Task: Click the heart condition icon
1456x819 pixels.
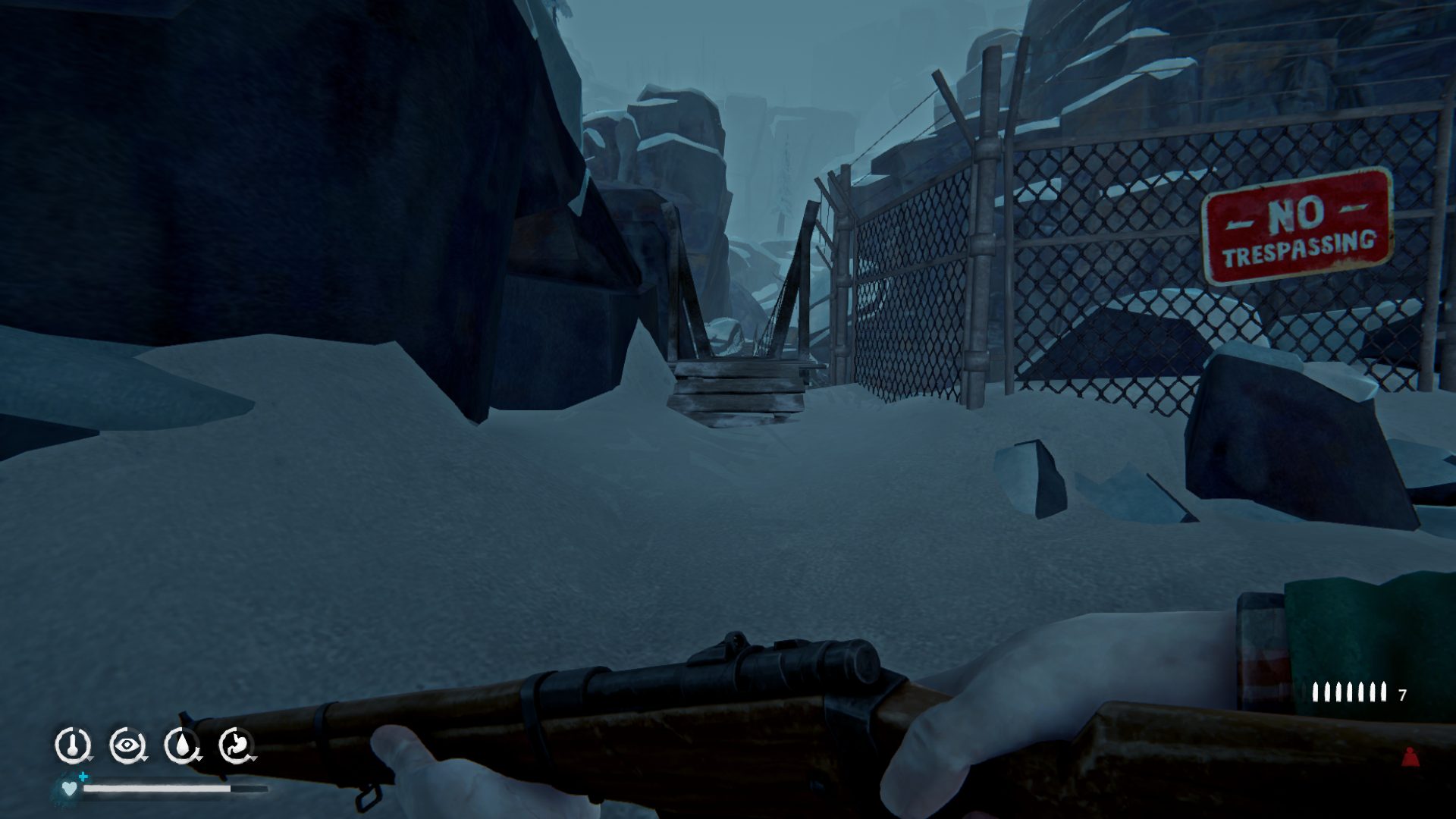Action: point(70,789)
